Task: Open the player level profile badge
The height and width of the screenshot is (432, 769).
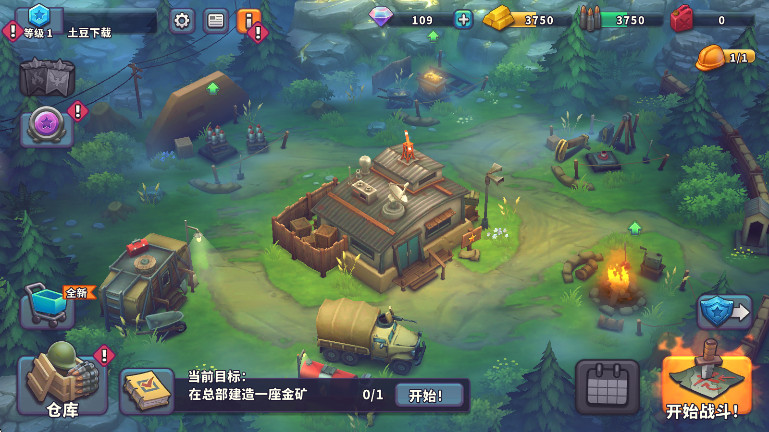Action: (39, 16)
